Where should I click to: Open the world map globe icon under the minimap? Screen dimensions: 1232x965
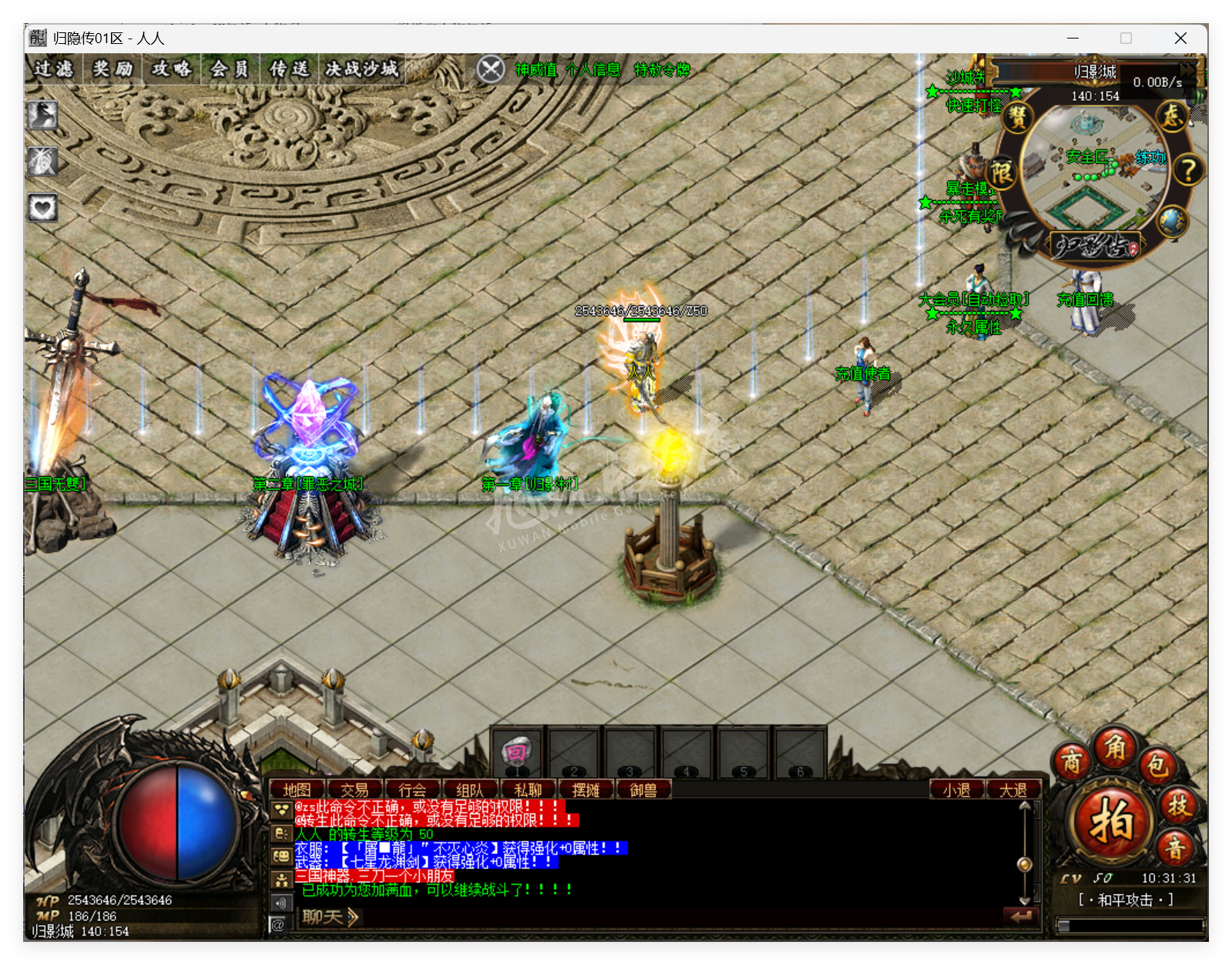coord(1173,219)
